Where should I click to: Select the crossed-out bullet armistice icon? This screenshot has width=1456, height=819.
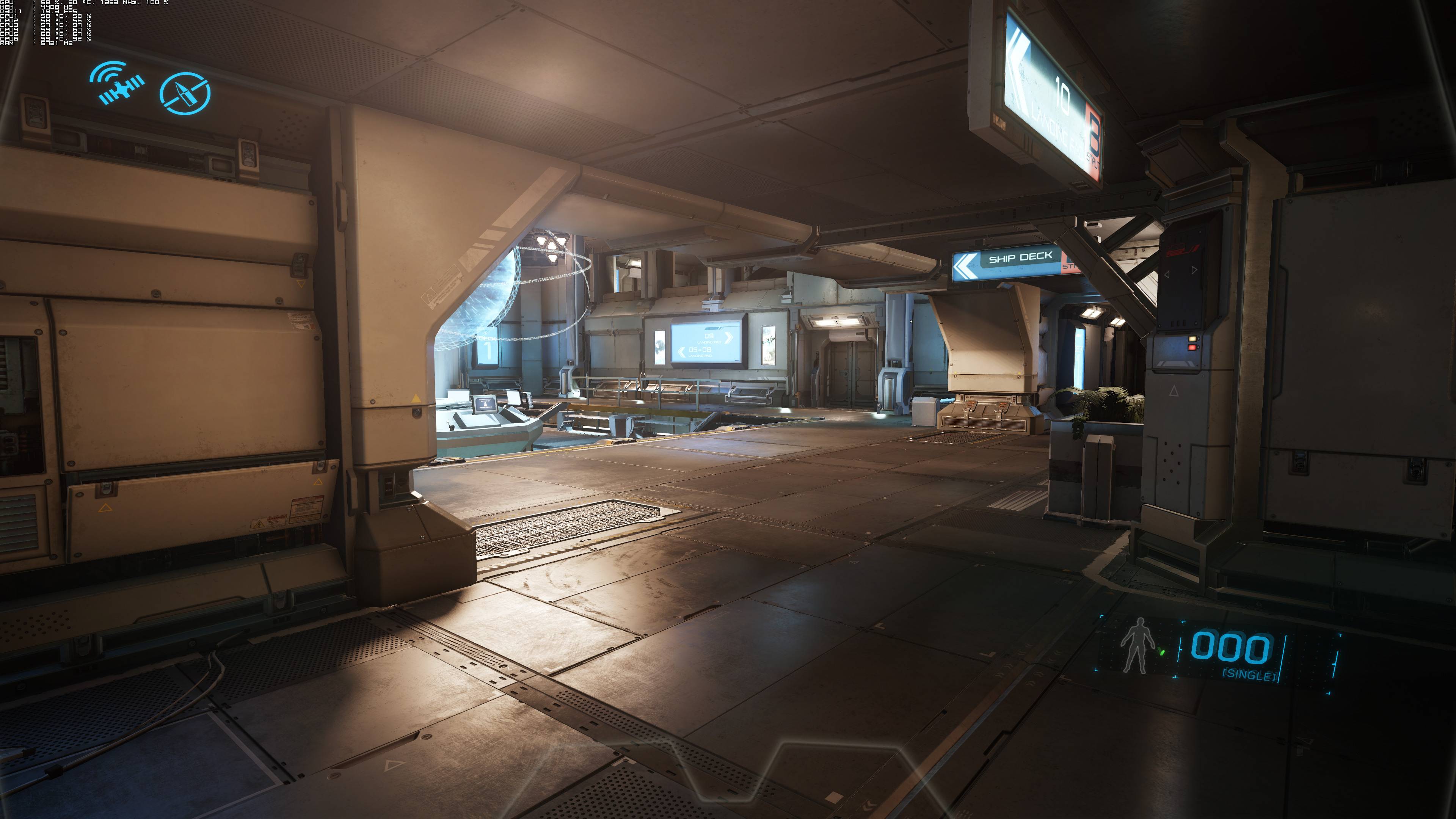[185, 93]
